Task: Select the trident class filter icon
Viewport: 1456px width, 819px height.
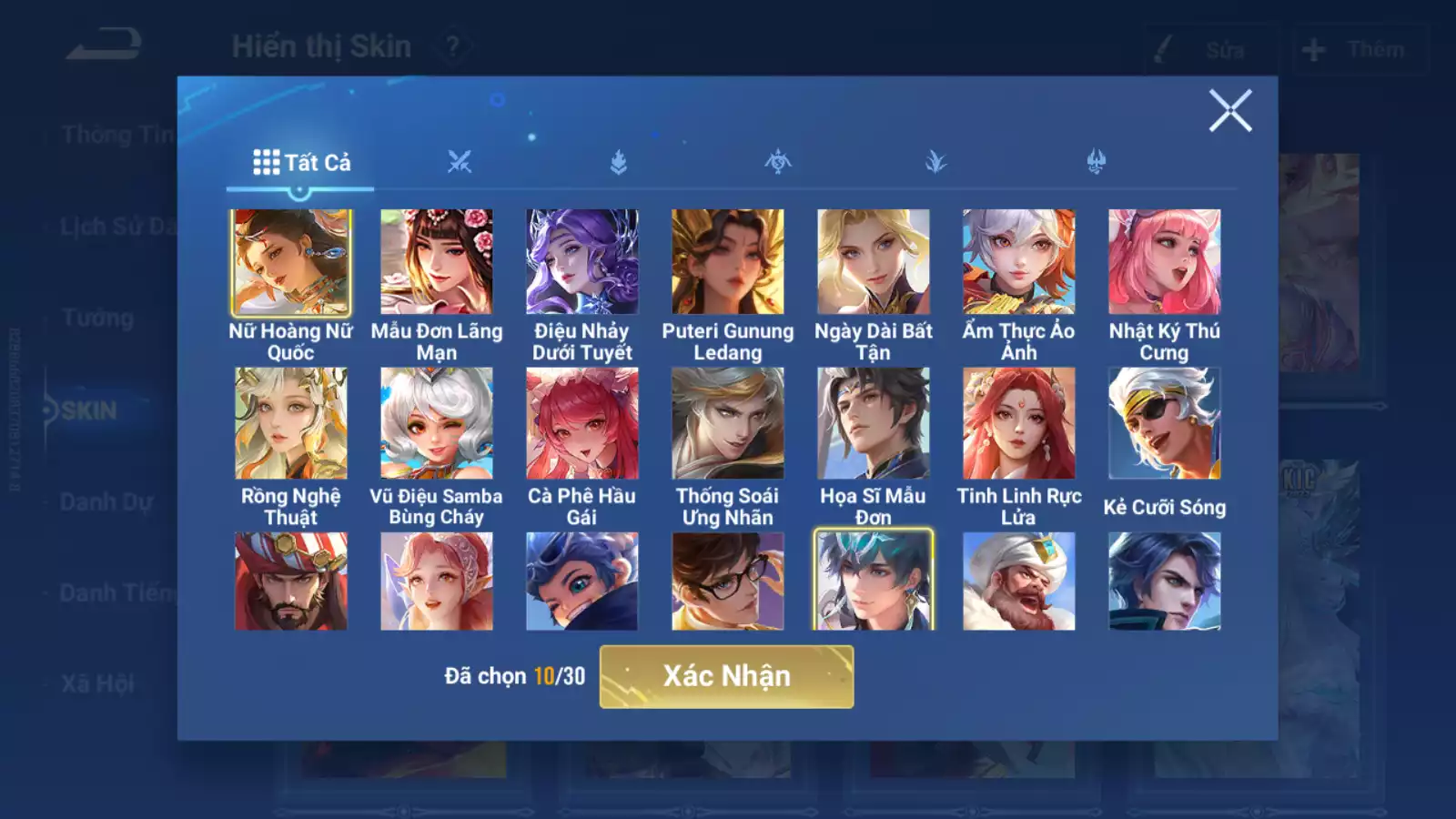Action: 1097,162
